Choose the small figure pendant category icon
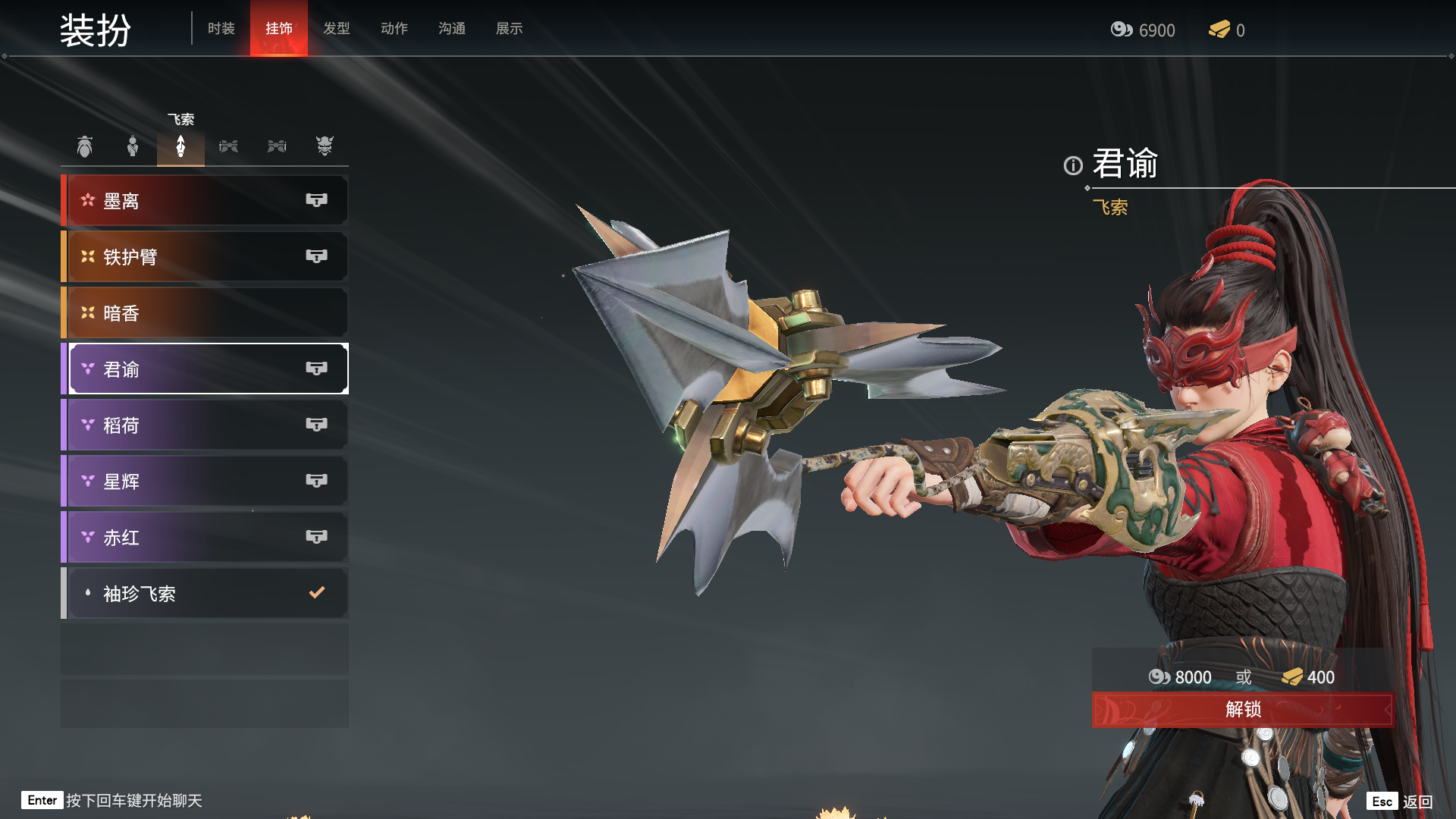Screen dimensions: 1456x819 pos(133,146)
